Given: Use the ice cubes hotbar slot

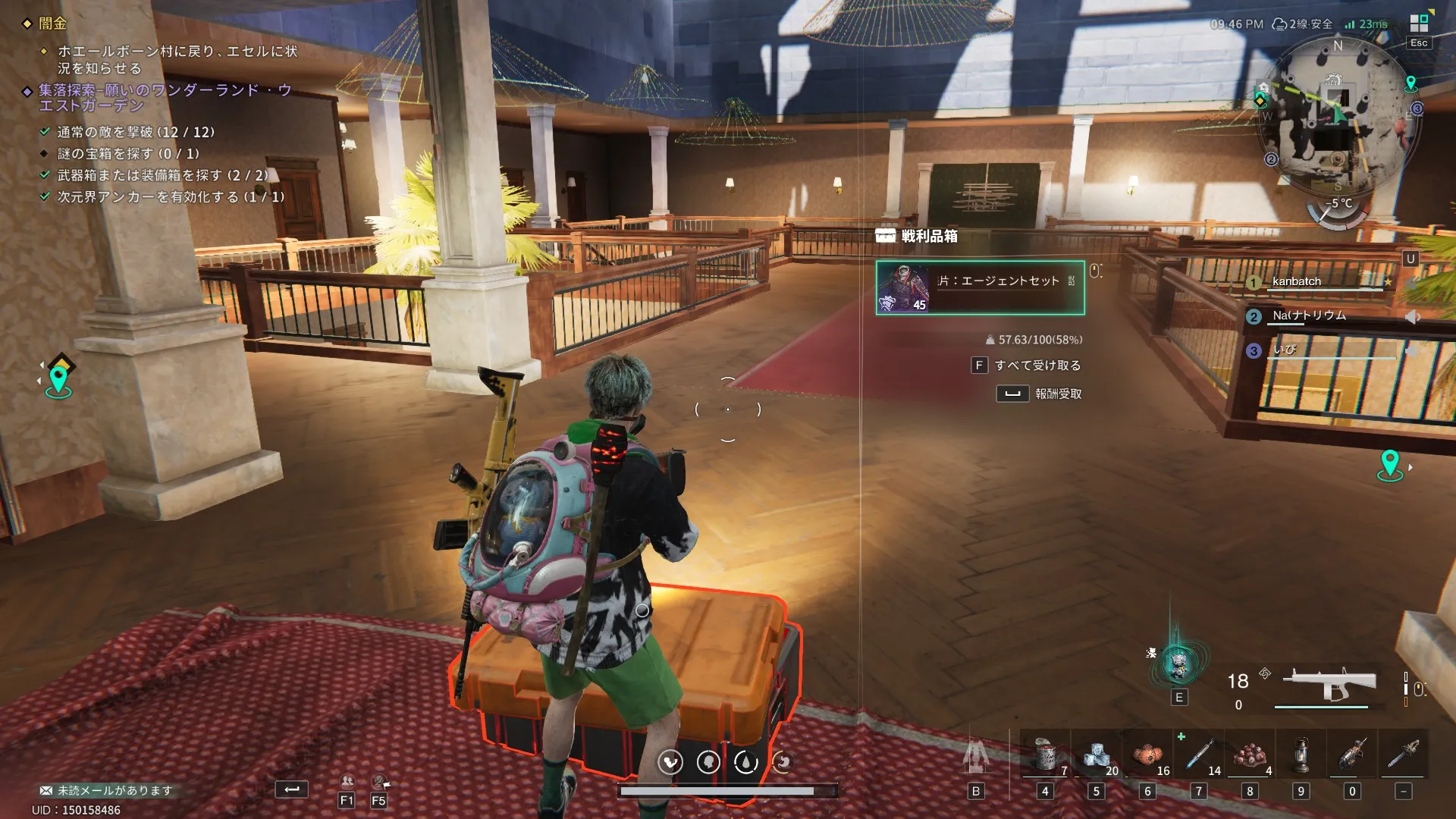Looking at the screenshot, I should (x=1096, y=756).
